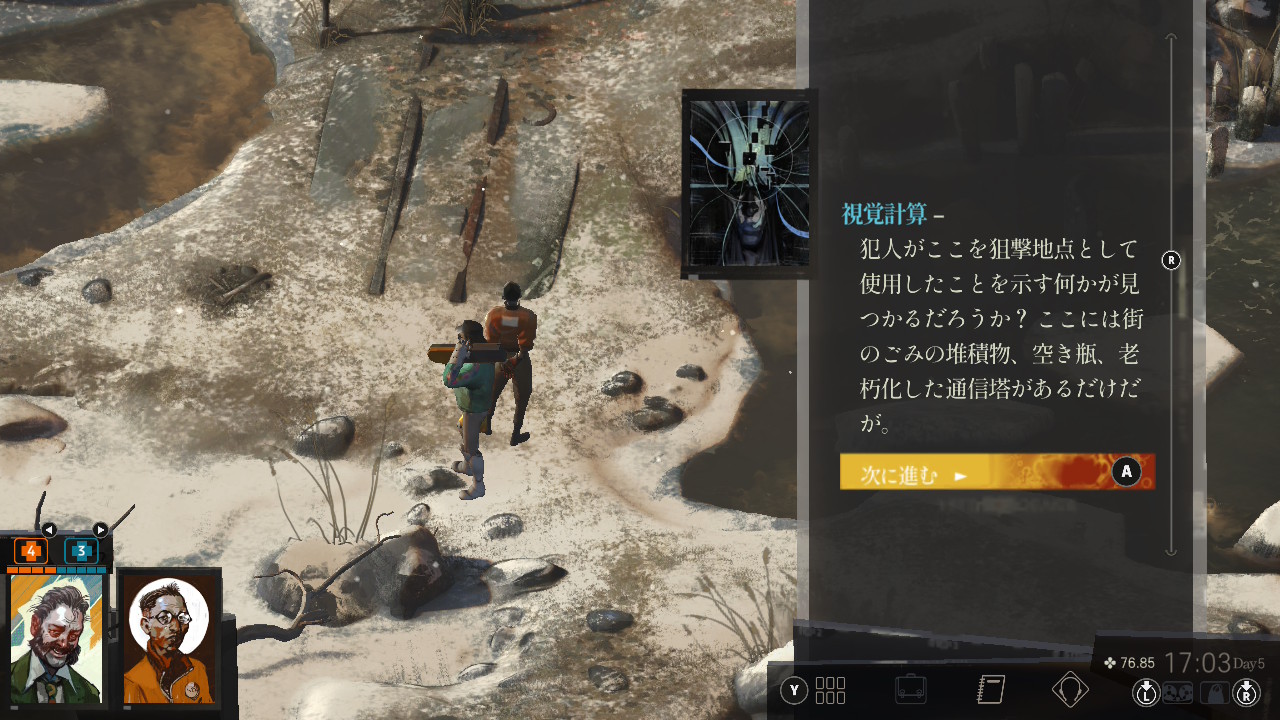Open the notebook journal
The height and width of the screenshot is (720, 1280).
click(x=990, y=690)
